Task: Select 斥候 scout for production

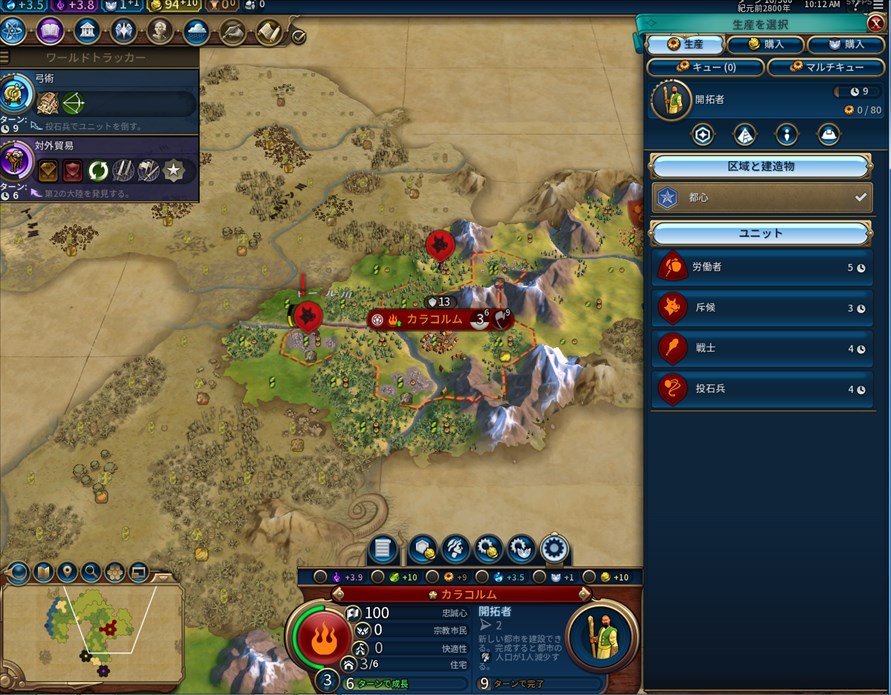Action: point(762,308)
